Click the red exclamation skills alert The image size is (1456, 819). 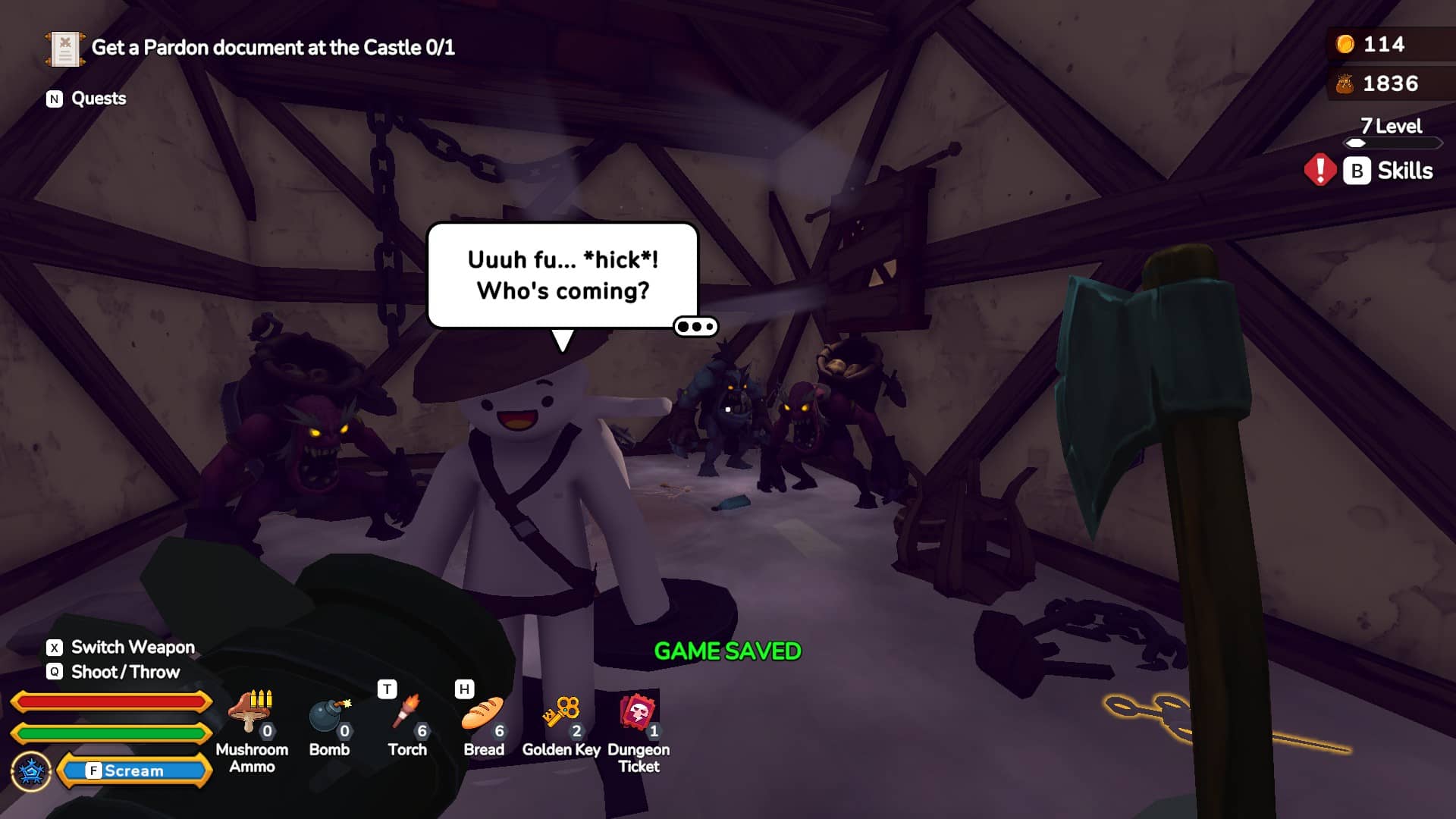pyautogui.click(x=1319, y=171)
